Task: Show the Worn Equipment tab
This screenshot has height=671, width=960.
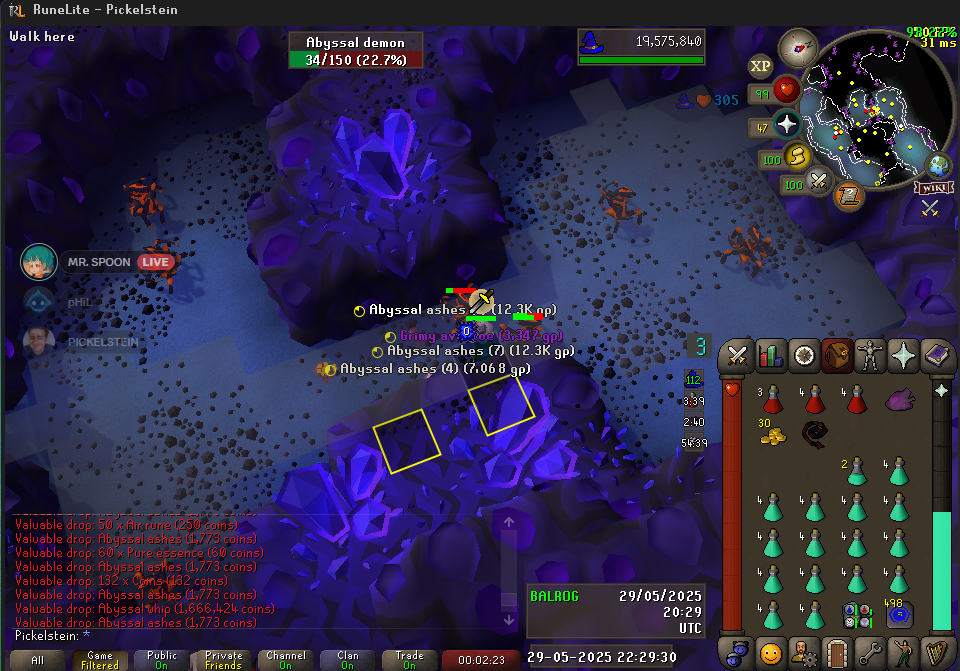Action: pyautogui.click(x=871, y=356)
